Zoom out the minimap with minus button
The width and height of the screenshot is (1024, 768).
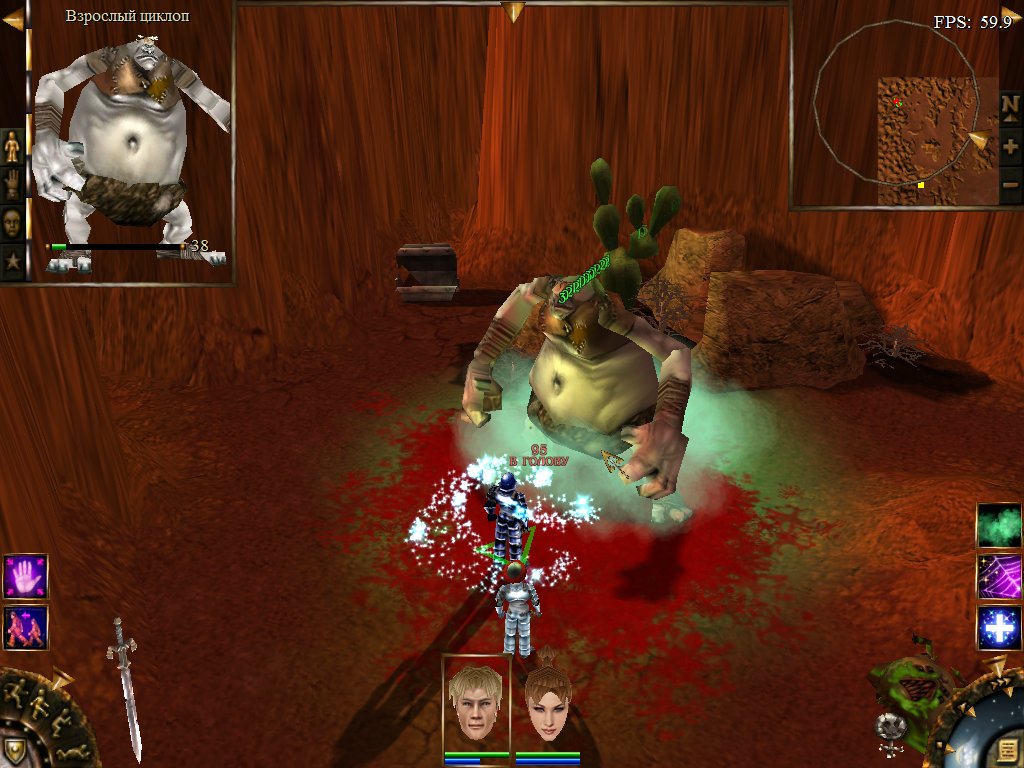(1010, 185)
